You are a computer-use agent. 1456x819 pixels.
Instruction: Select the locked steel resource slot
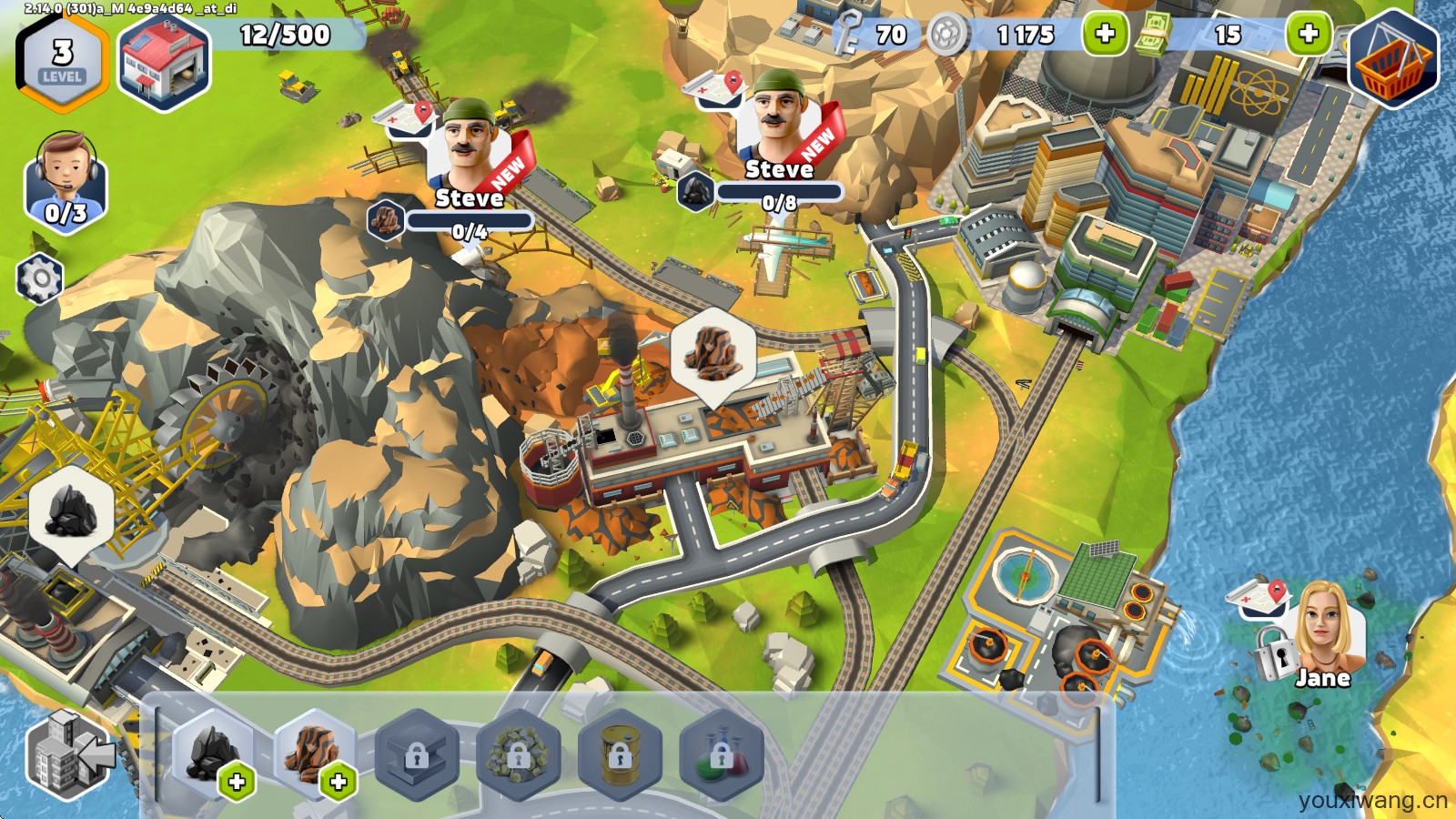point(416,755)
